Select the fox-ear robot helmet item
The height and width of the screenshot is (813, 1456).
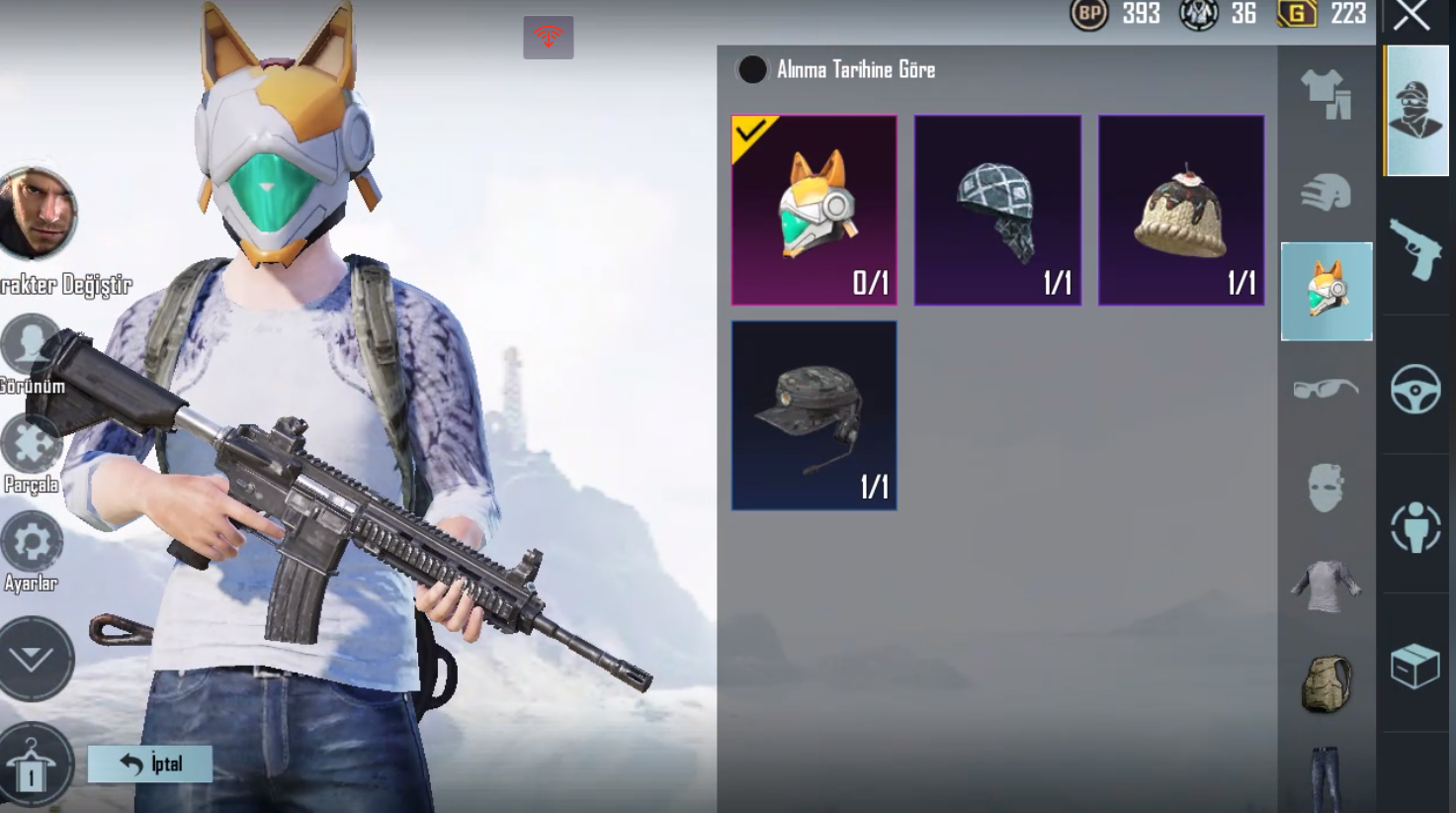coord(814,210)
